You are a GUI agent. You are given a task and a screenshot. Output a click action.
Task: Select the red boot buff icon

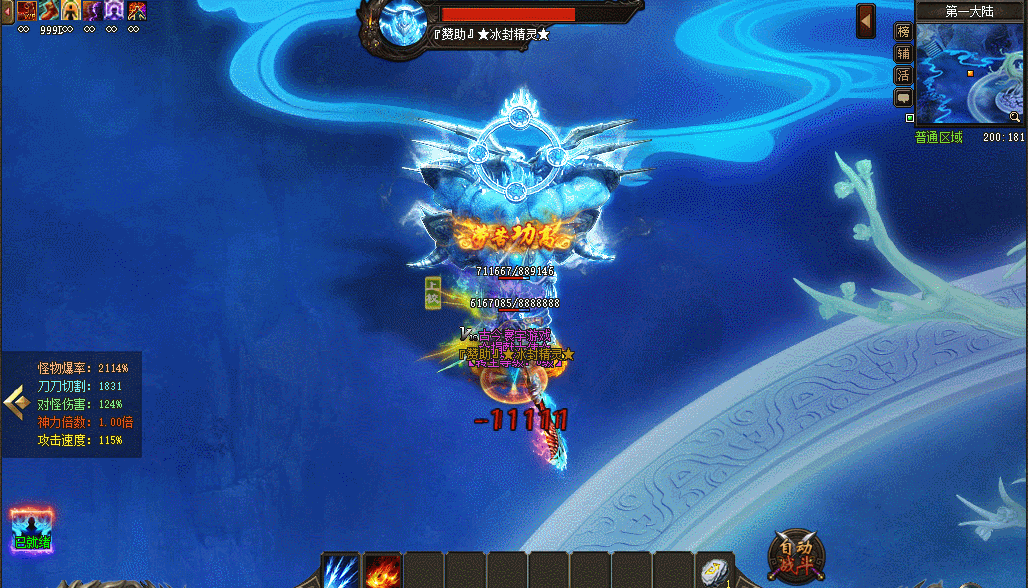coord(49,10)
